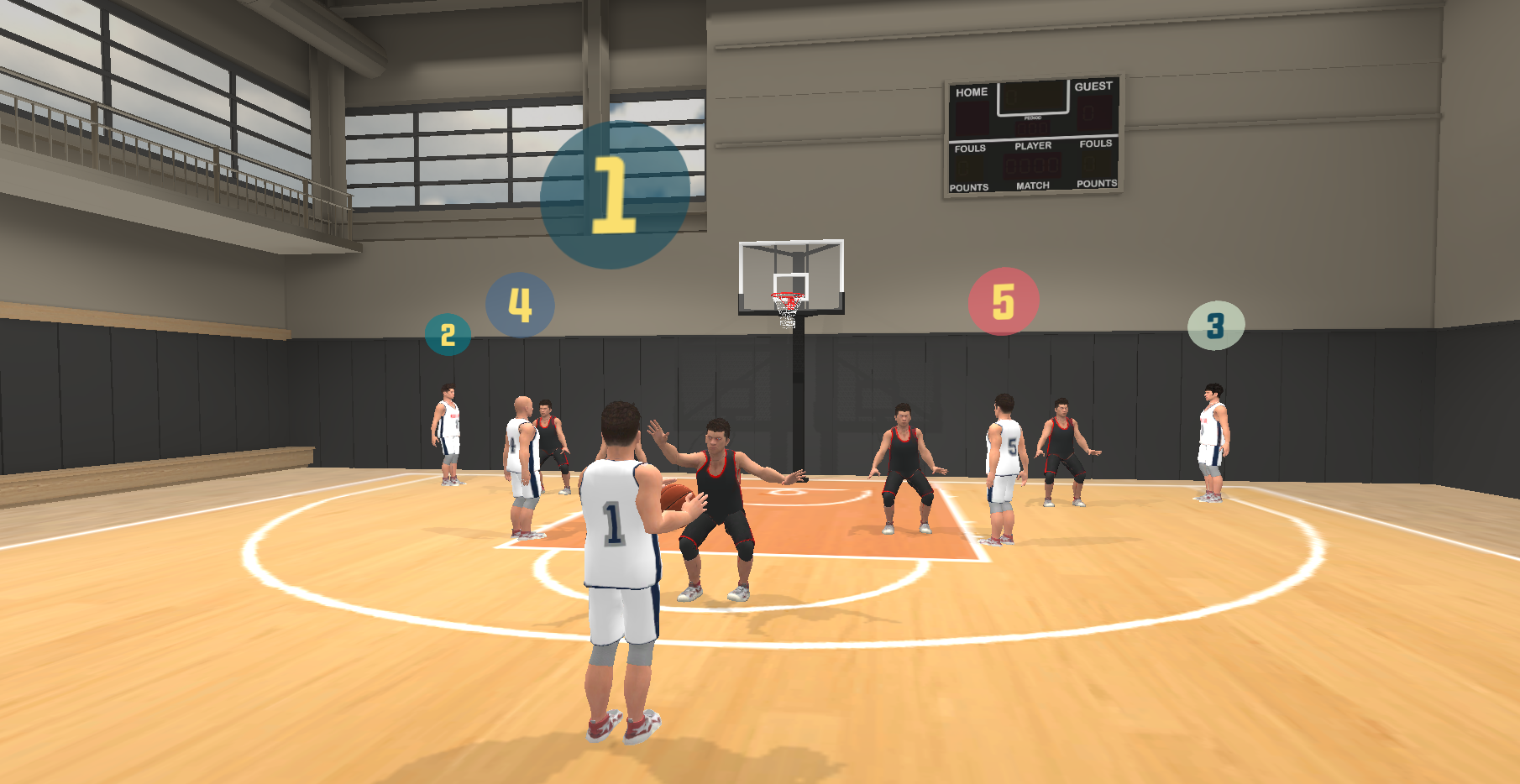Choose the teal number 2 marker
Viewport: 1520px width, 784px height.
[x=448, y=335]
